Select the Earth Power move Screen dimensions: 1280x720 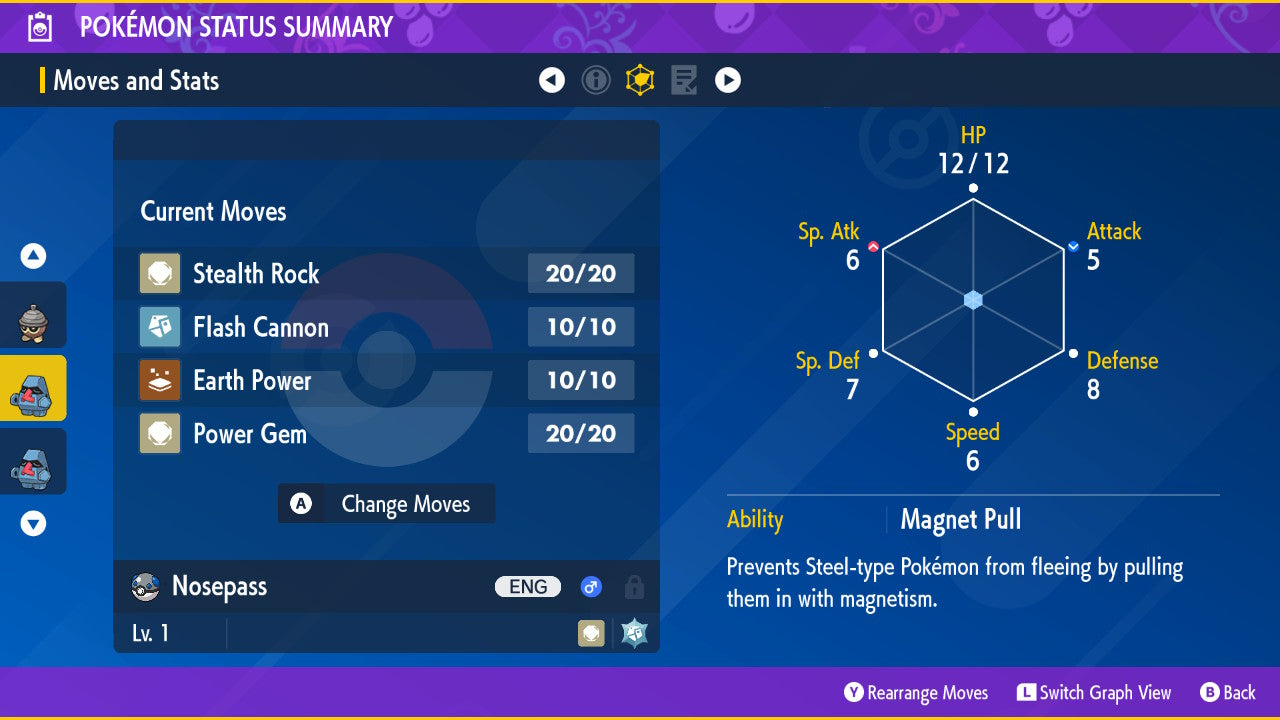tap(386, 380)
